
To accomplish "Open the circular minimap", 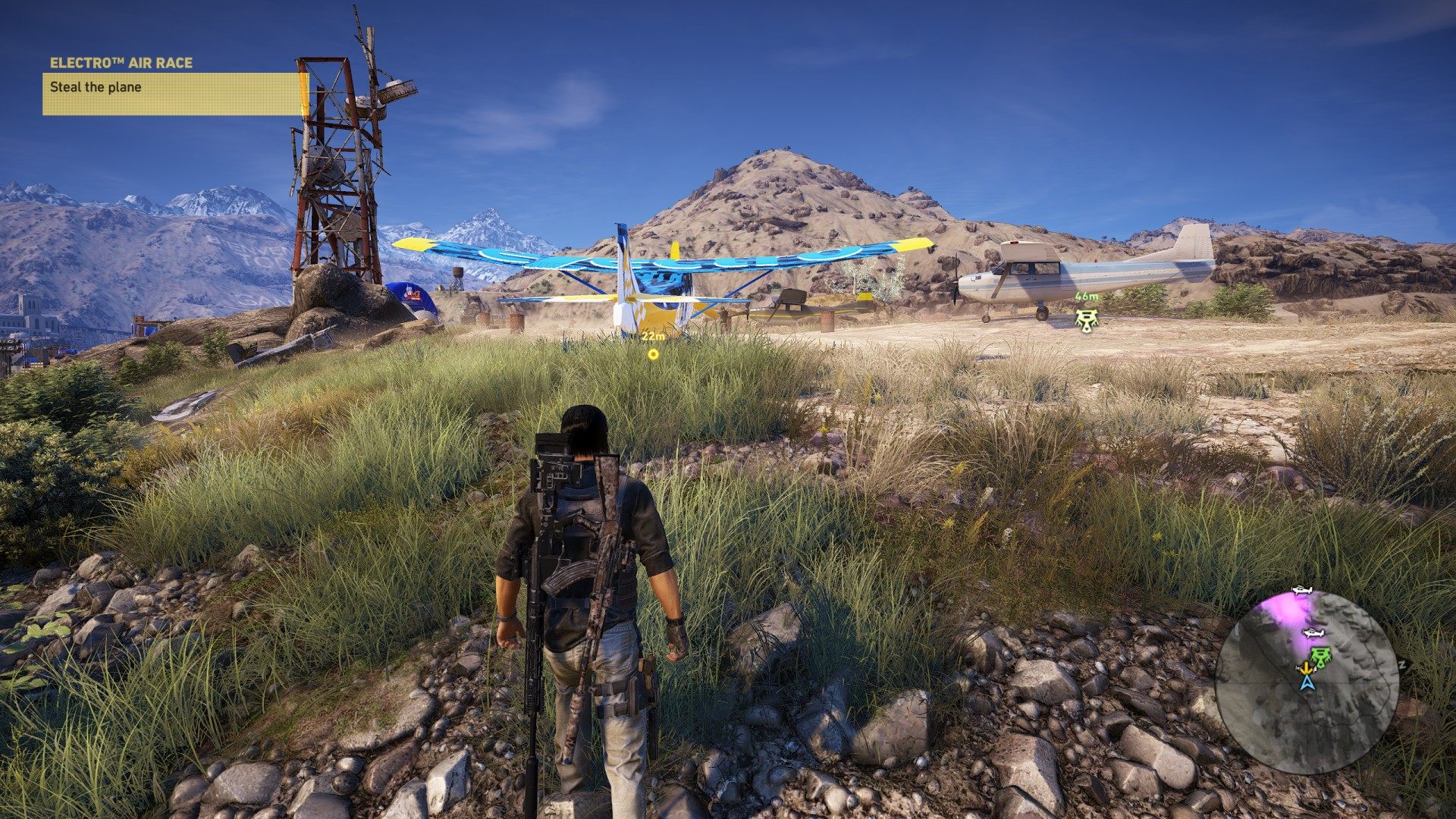I will (1307, 681).
